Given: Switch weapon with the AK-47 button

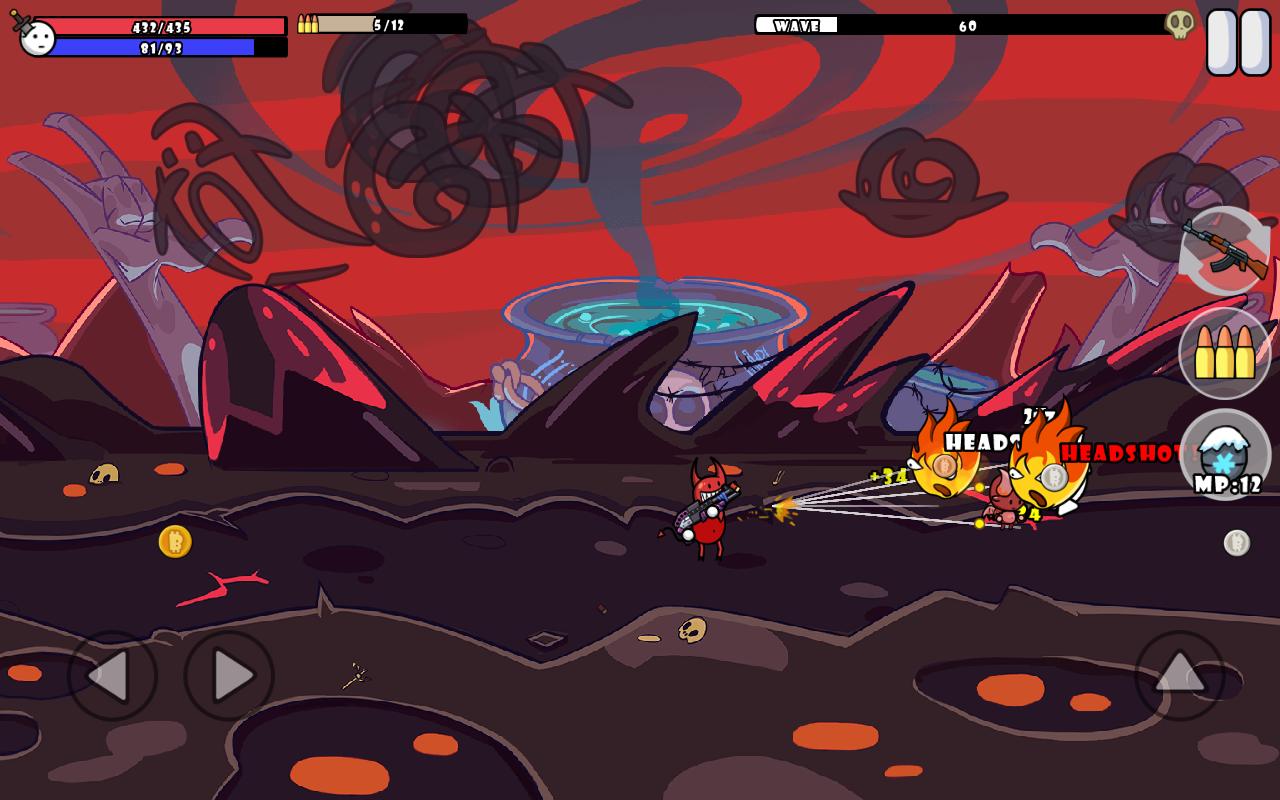Looking at the screenshot, I should pyautogui.click(x=1225, y=250).
